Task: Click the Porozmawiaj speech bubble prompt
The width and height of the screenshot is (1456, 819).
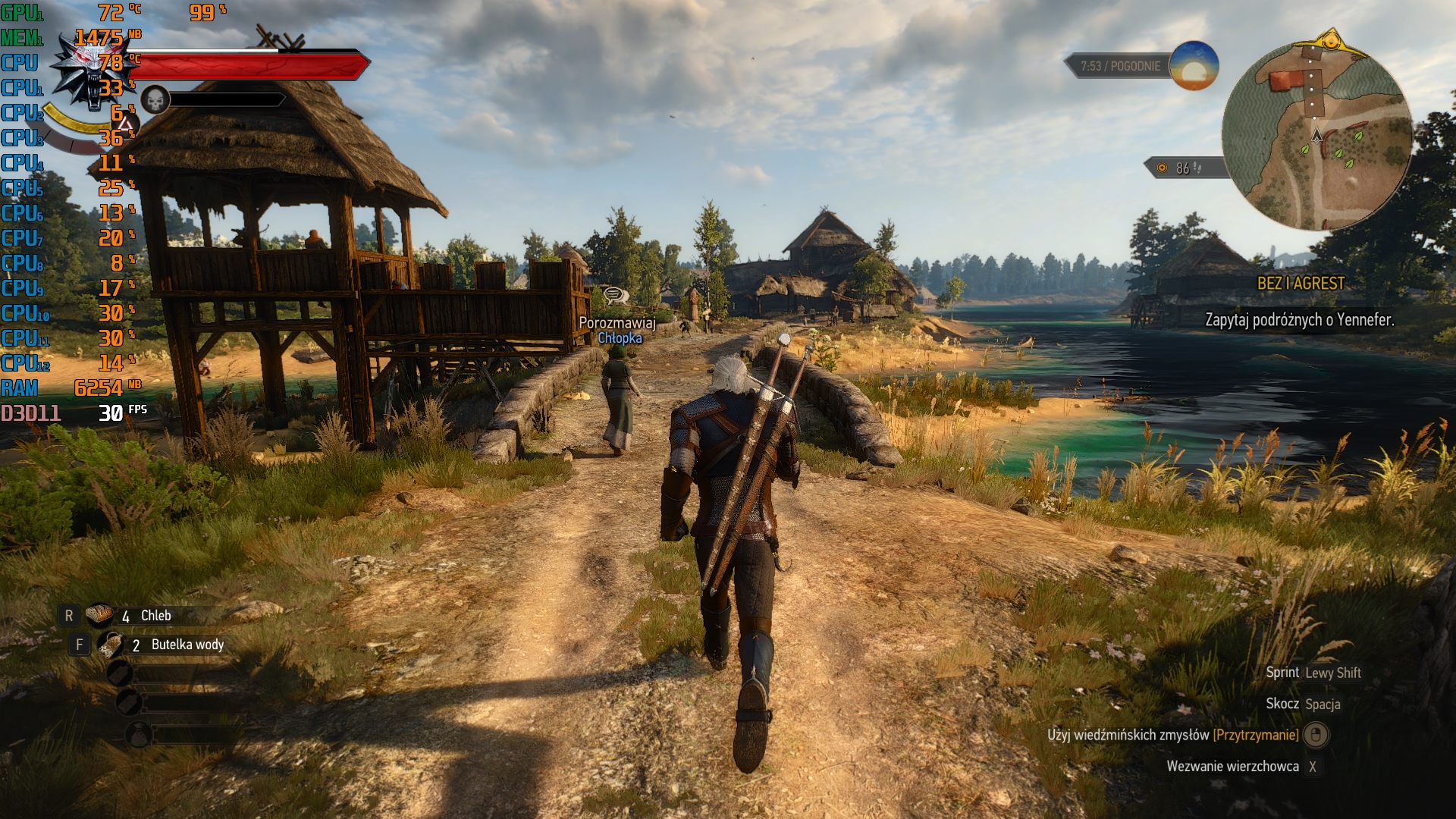Action: coord(614,295)
